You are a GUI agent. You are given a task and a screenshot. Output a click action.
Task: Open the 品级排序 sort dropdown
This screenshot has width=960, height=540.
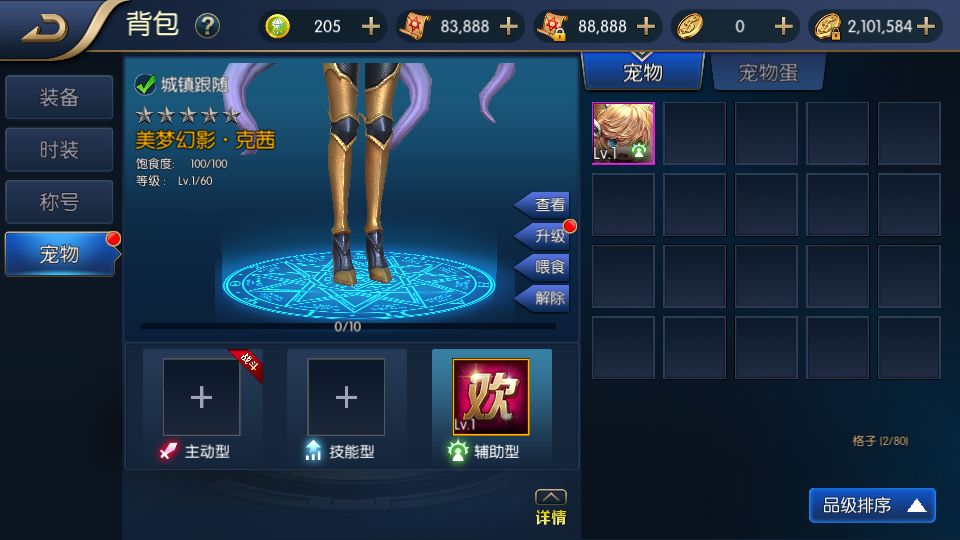coord(872,506)
